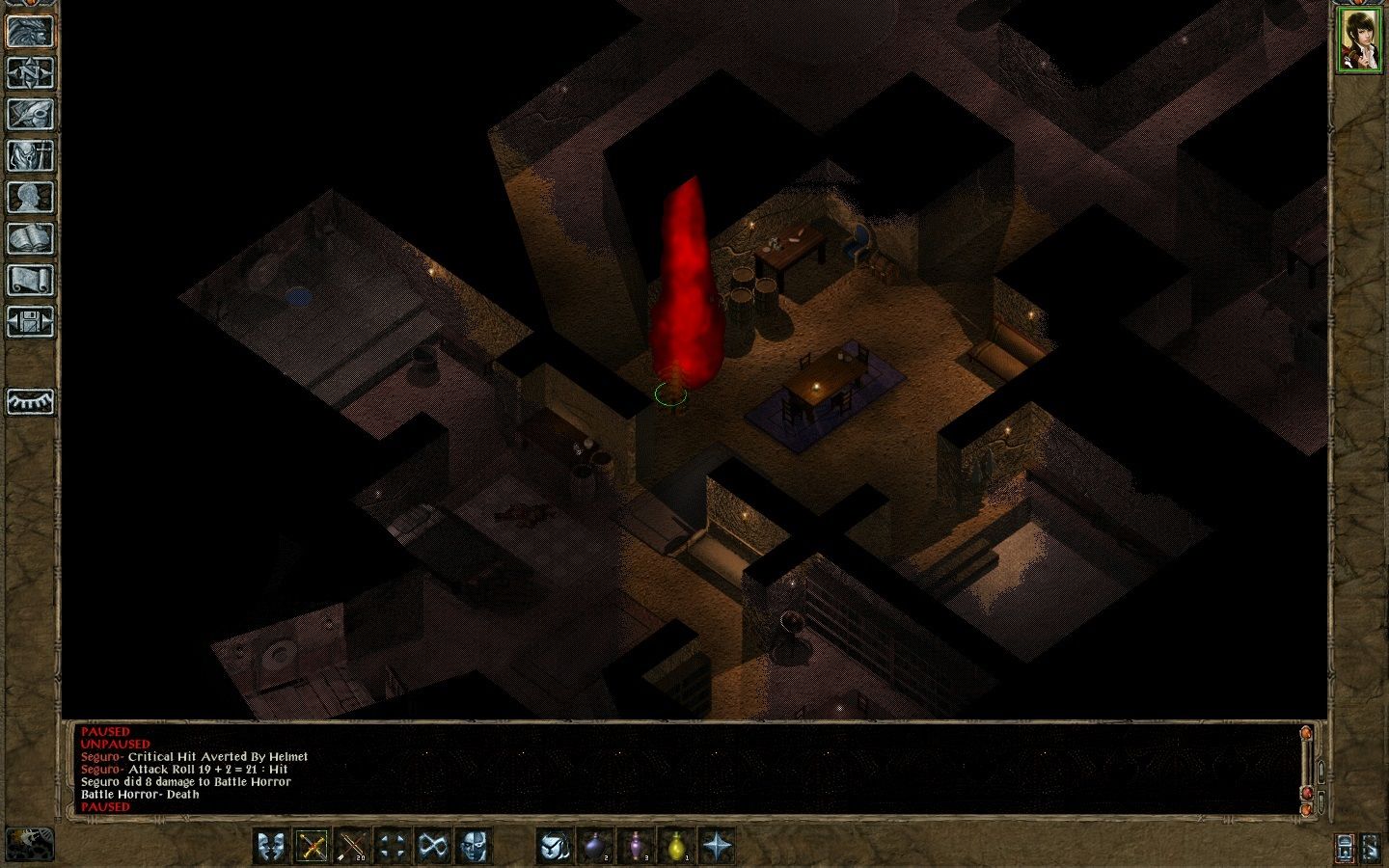Select the golden sword quick weapon slot
1389x868 pixels.
(x=311, y=845)
